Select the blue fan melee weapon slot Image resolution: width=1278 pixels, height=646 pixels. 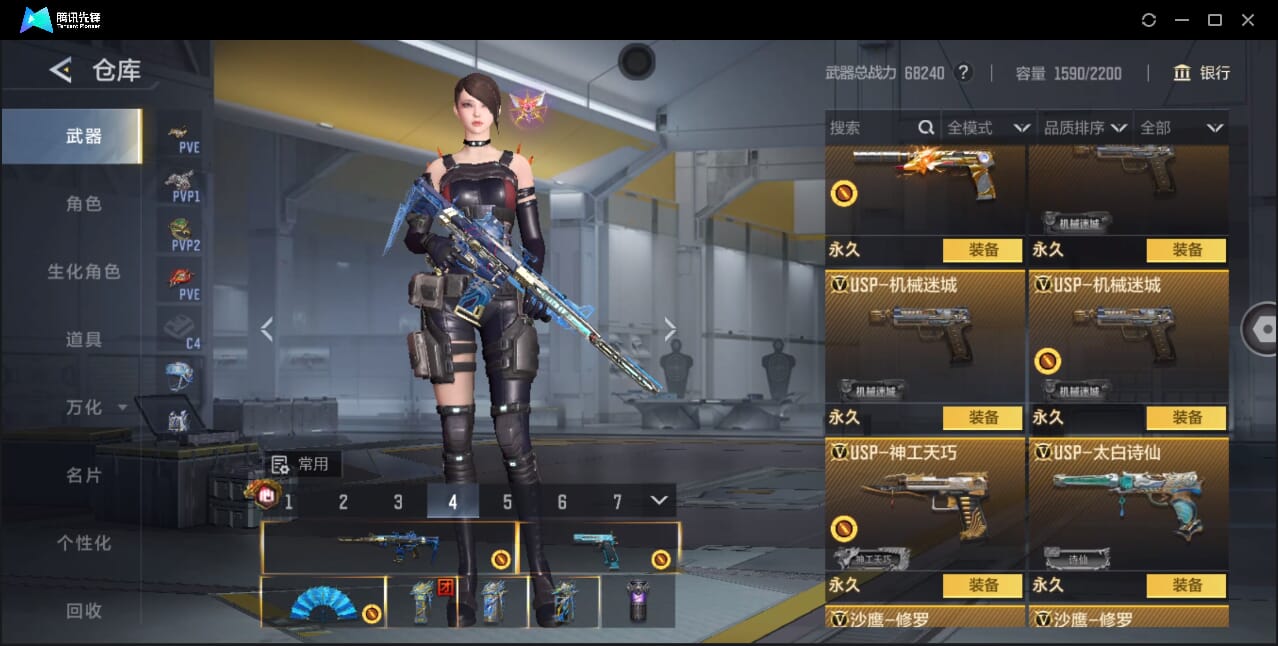click(x=323, y=602)
